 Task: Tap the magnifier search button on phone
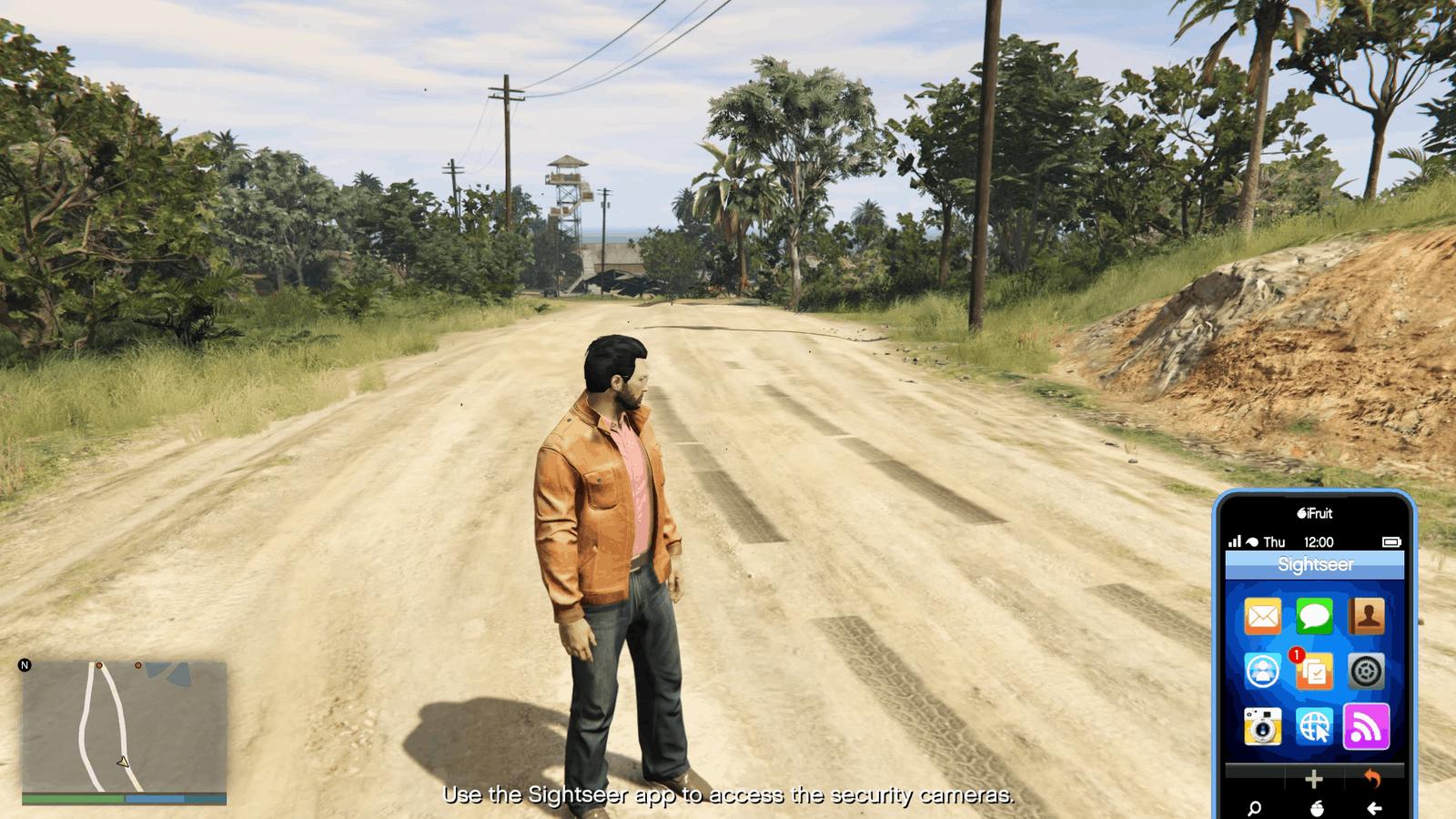(x=1255, y=808)
